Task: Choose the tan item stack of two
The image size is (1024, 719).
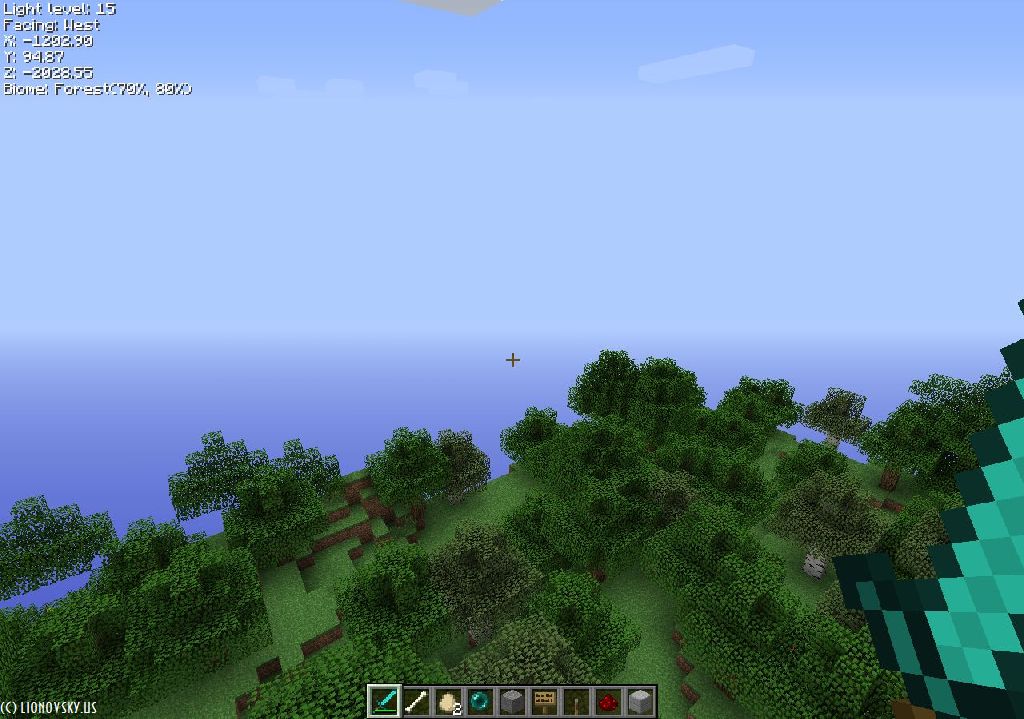Action: pyautogui.click(x=448, y=701)
